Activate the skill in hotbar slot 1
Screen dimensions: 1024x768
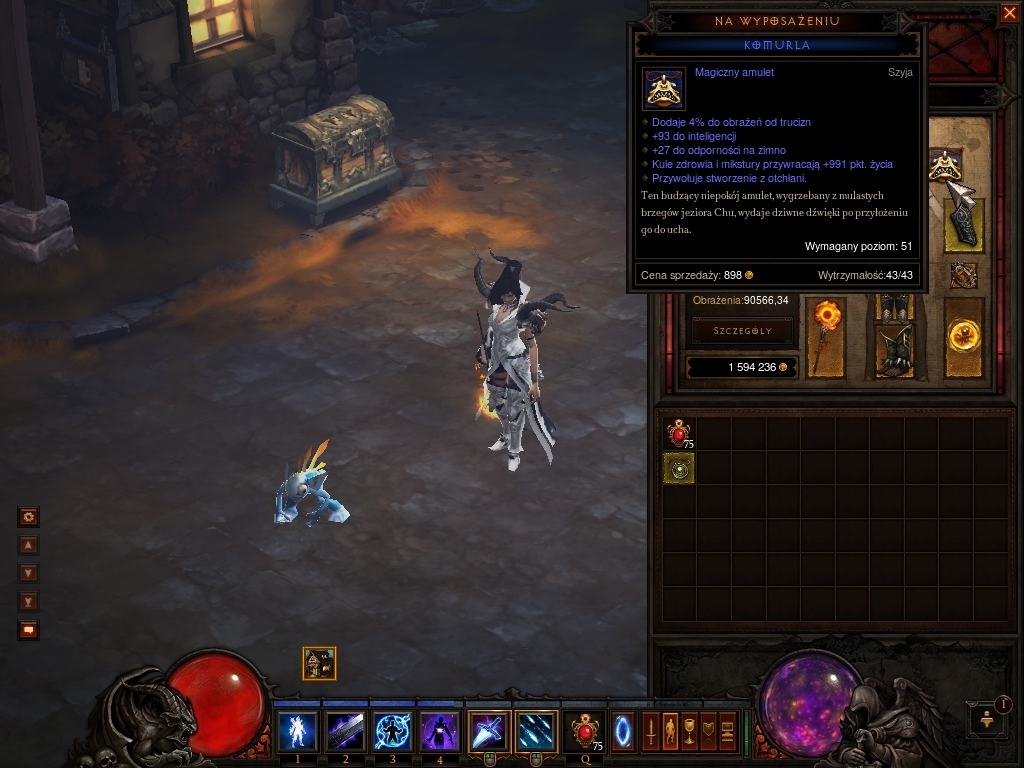pyautogui.click(x=298, y=731)
